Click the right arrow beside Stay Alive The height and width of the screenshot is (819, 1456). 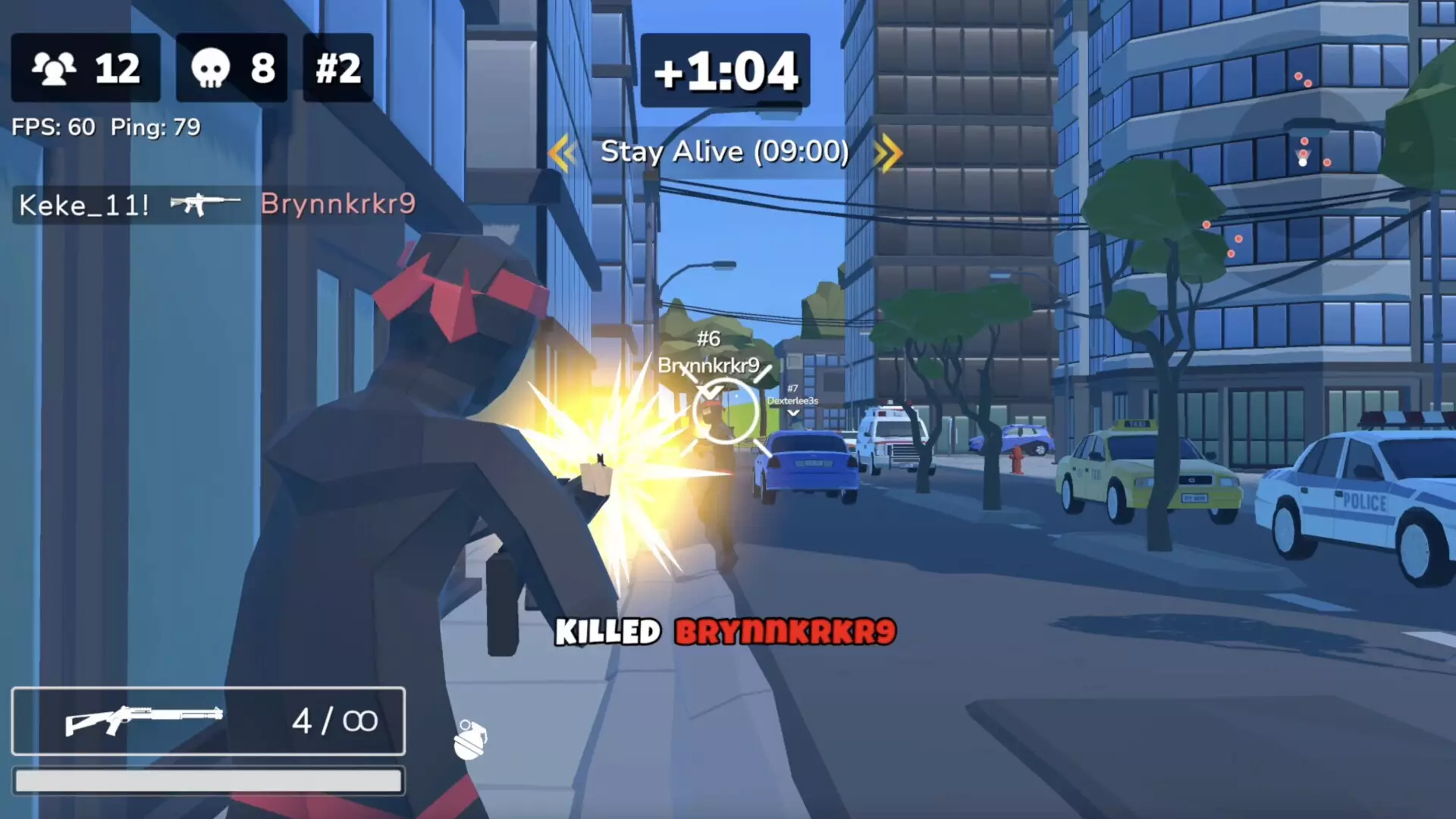click(x=889, y=152)
